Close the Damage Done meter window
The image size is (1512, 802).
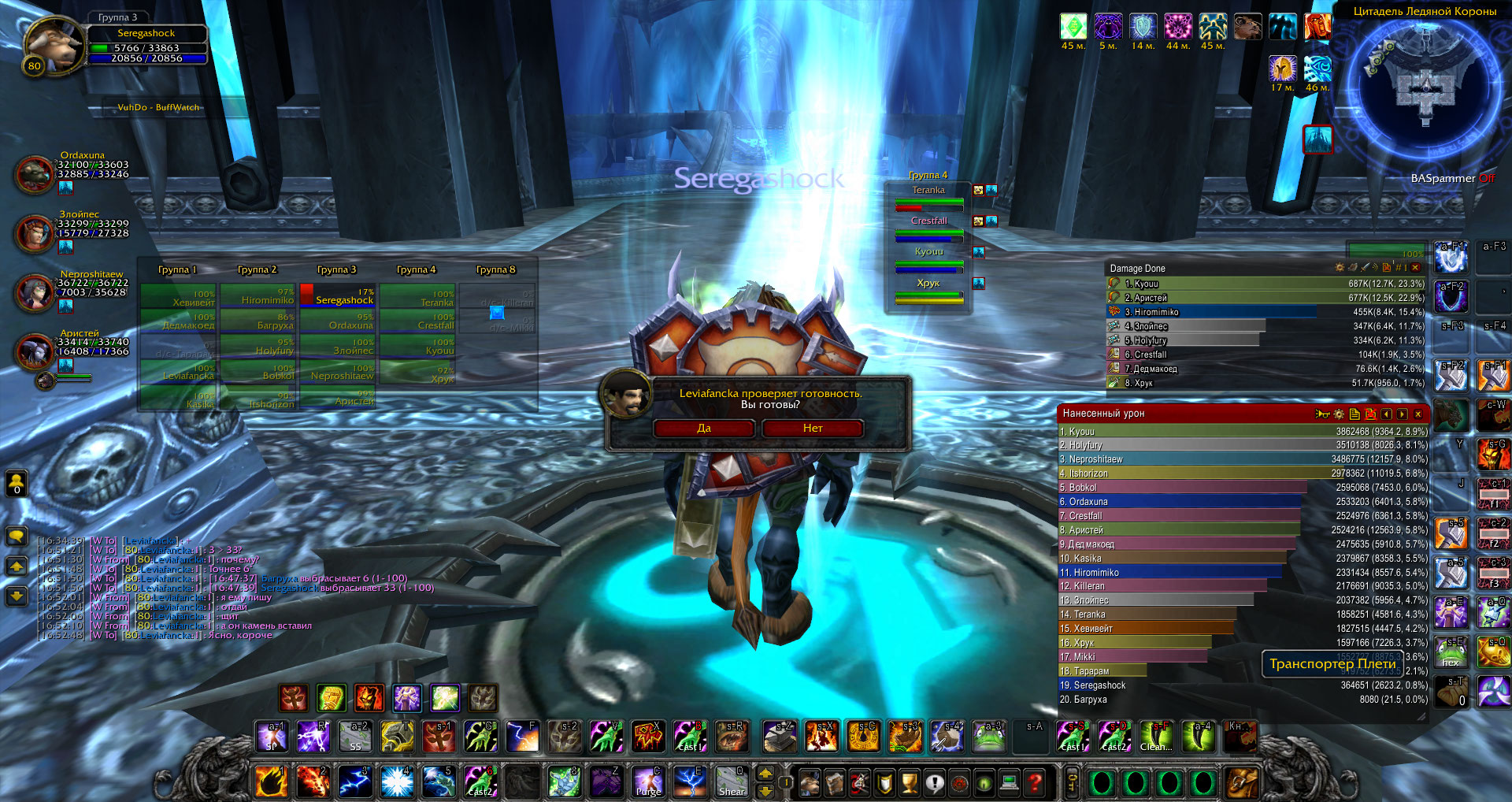(1415, 268)
